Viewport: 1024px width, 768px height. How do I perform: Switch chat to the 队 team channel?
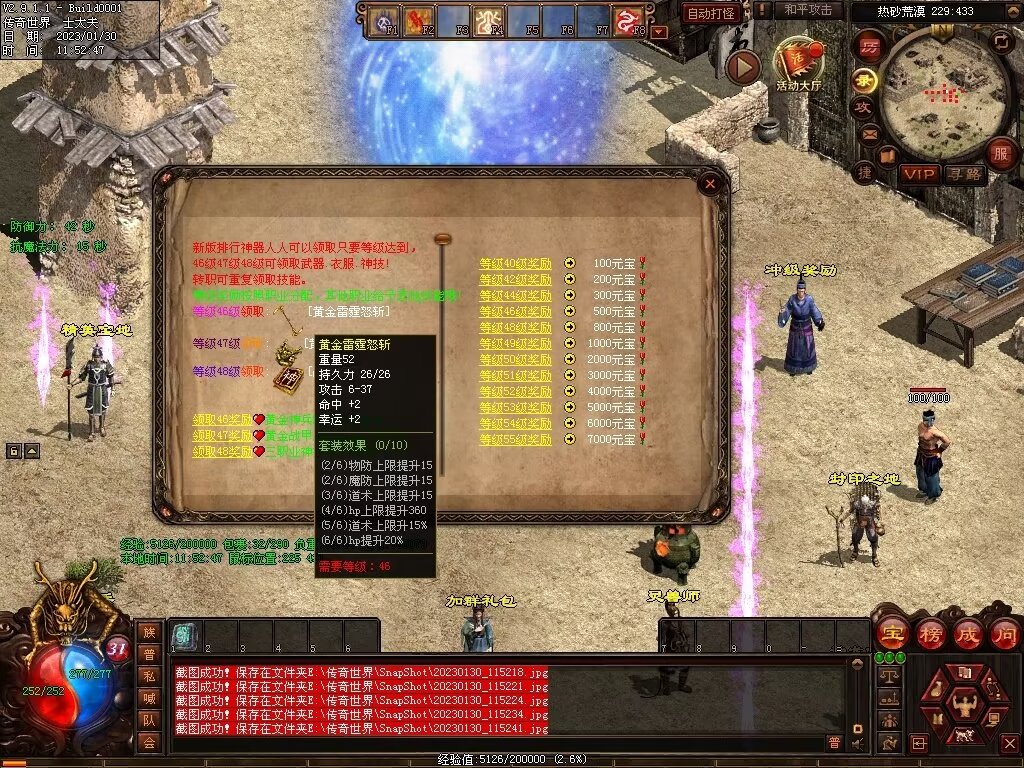[x=148, y=719]
